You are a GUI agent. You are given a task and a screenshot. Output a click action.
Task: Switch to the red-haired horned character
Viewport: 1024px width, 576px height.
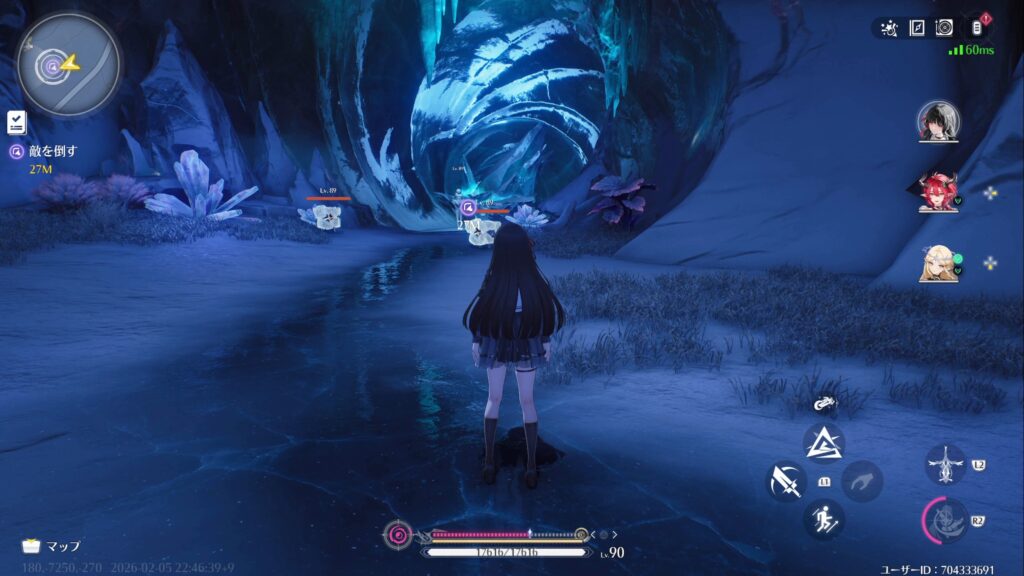(x=938, y=193)
